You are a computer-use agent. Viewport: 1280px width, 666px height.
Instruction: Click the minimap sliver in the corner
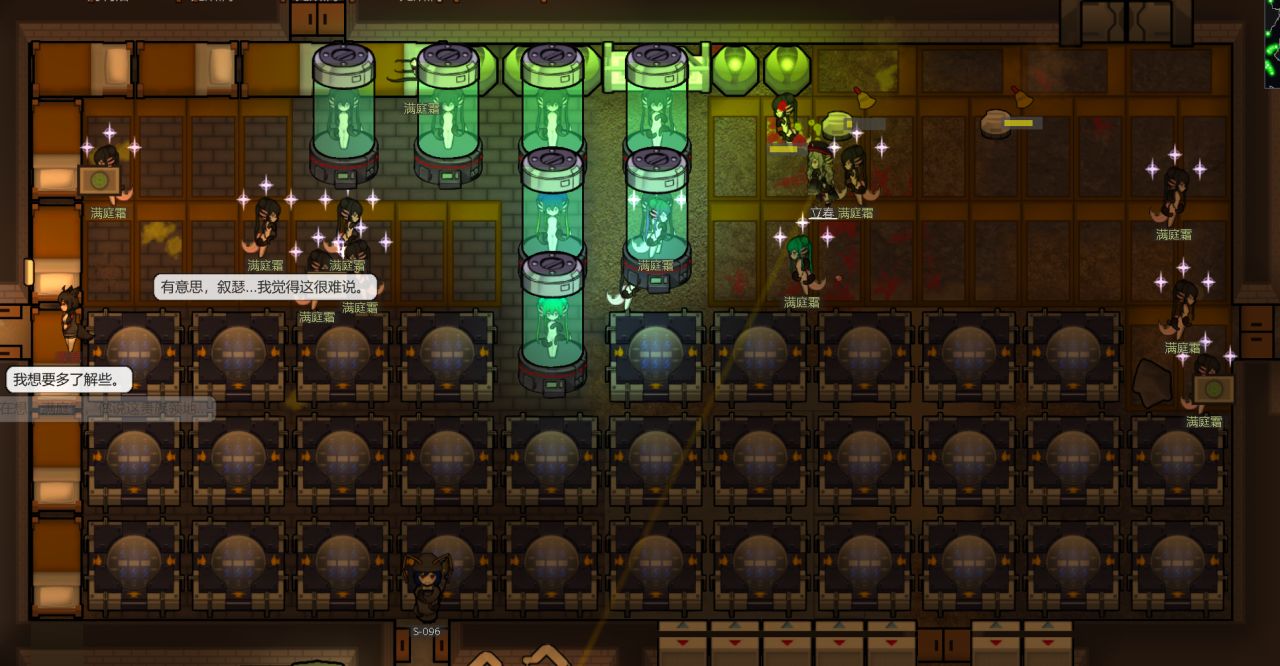(x=1272, y=42)
